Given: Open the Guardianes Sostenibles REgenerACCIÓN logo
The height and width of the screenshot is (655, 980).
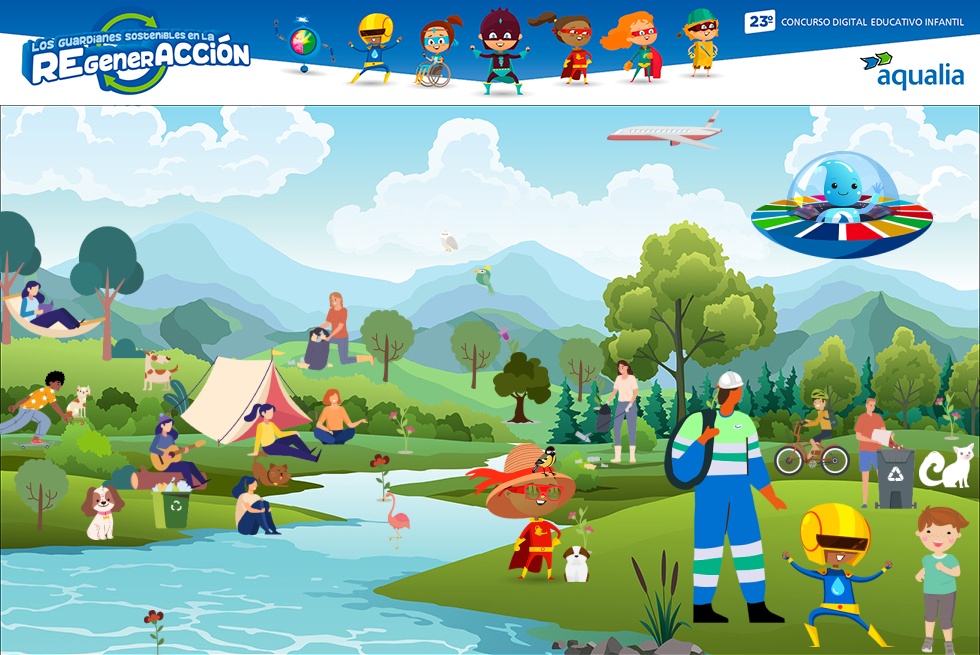Looking at the screenshot, I should (136, 54).
